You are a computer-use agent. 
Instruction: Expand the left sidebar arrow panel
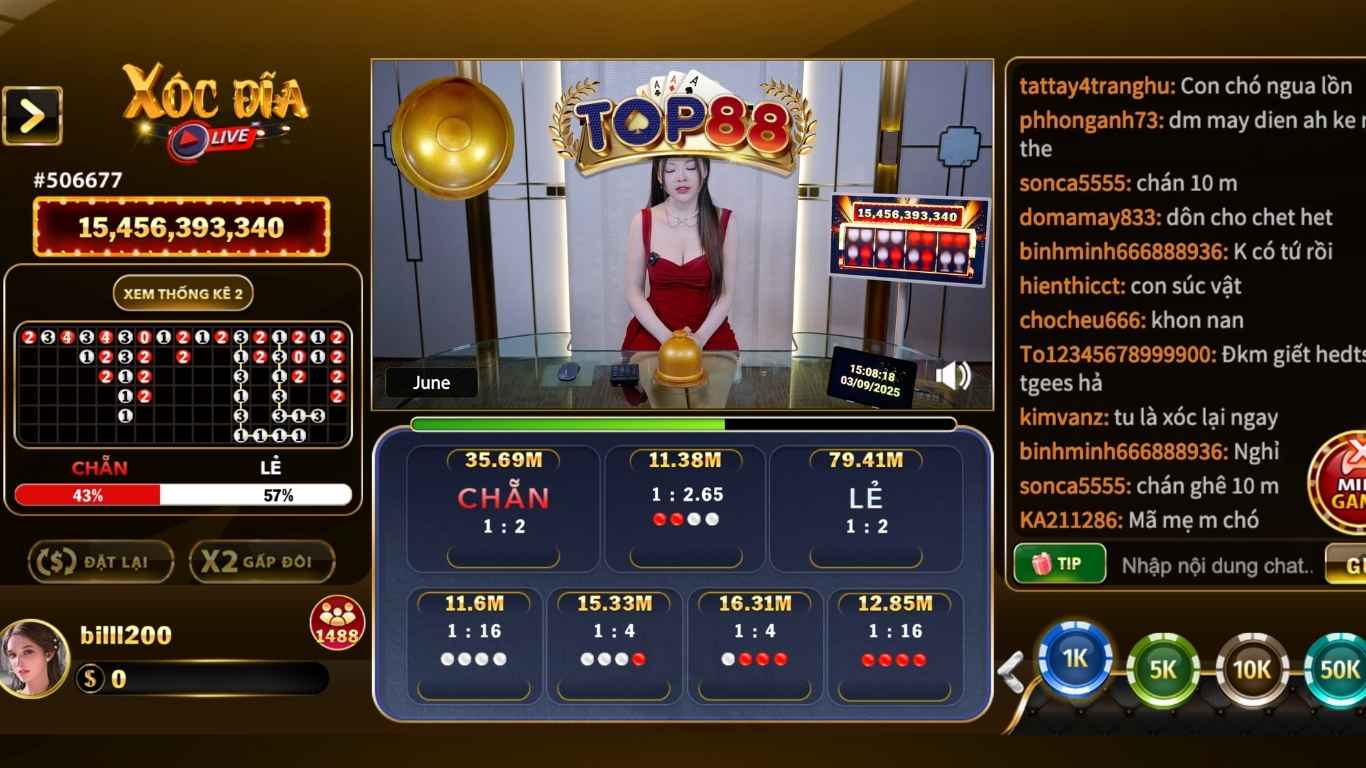(33, 113)
